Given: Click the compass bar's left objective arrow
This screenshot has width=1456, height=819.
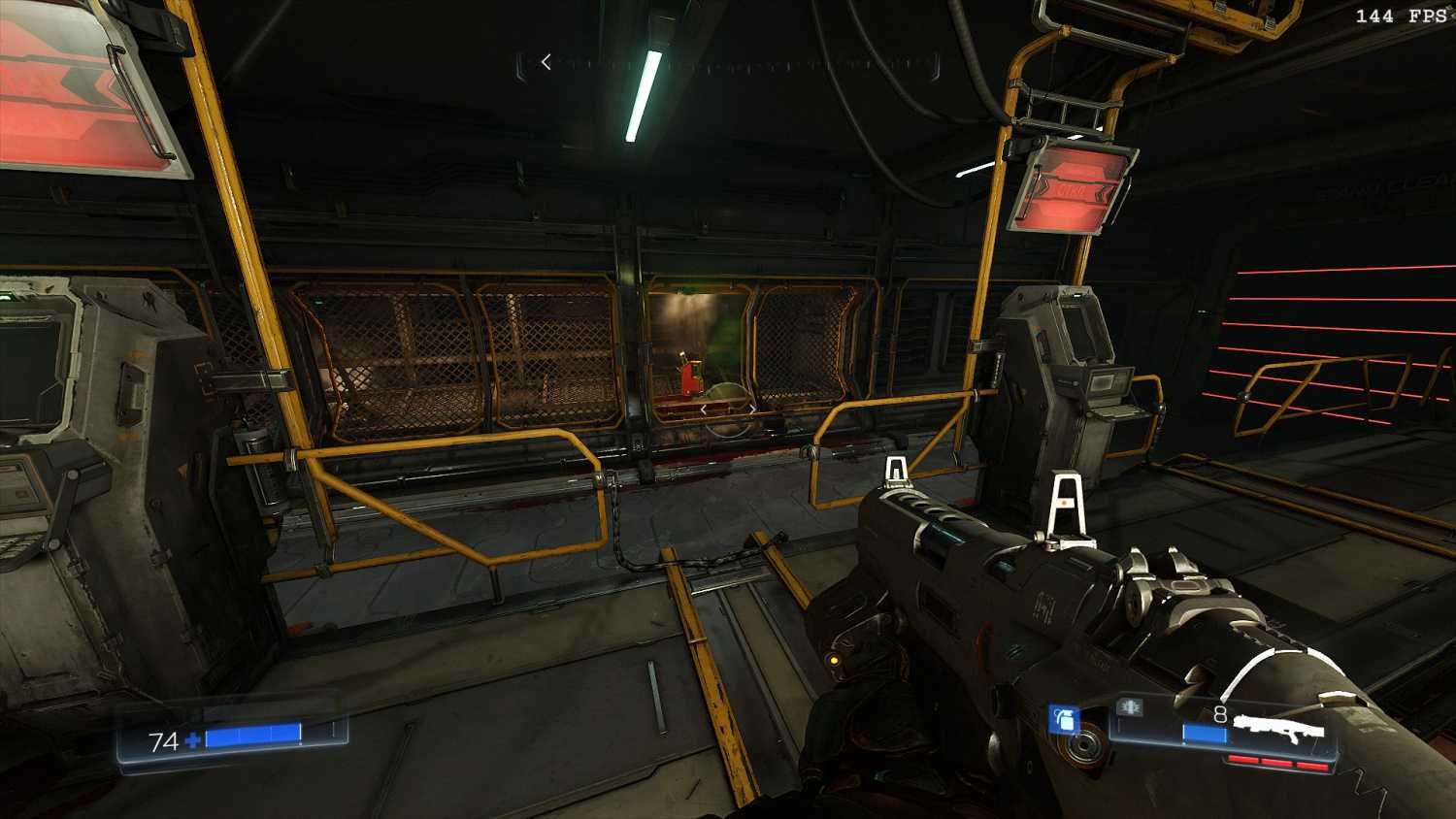Looking at the screenshot, I should 546,62.
